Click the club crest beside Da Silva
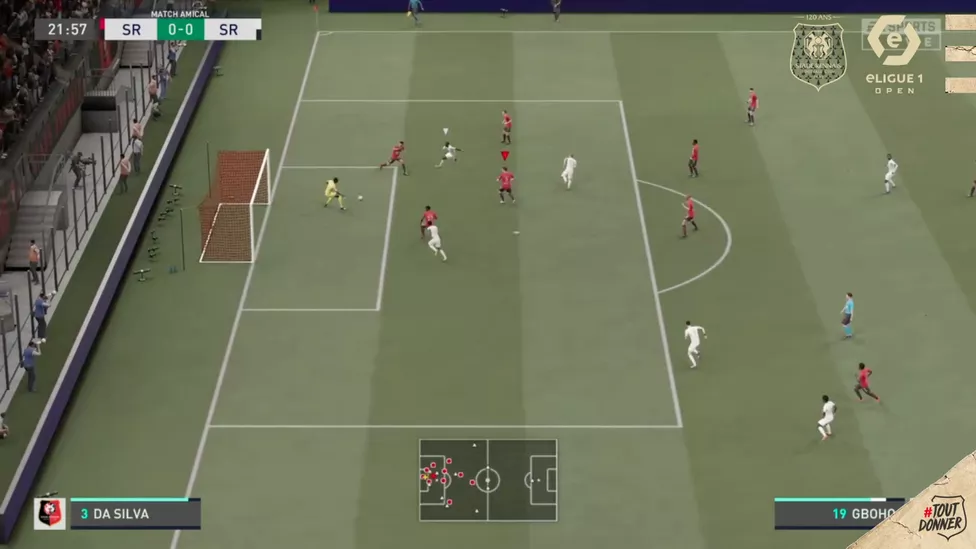 pos(49,513)
